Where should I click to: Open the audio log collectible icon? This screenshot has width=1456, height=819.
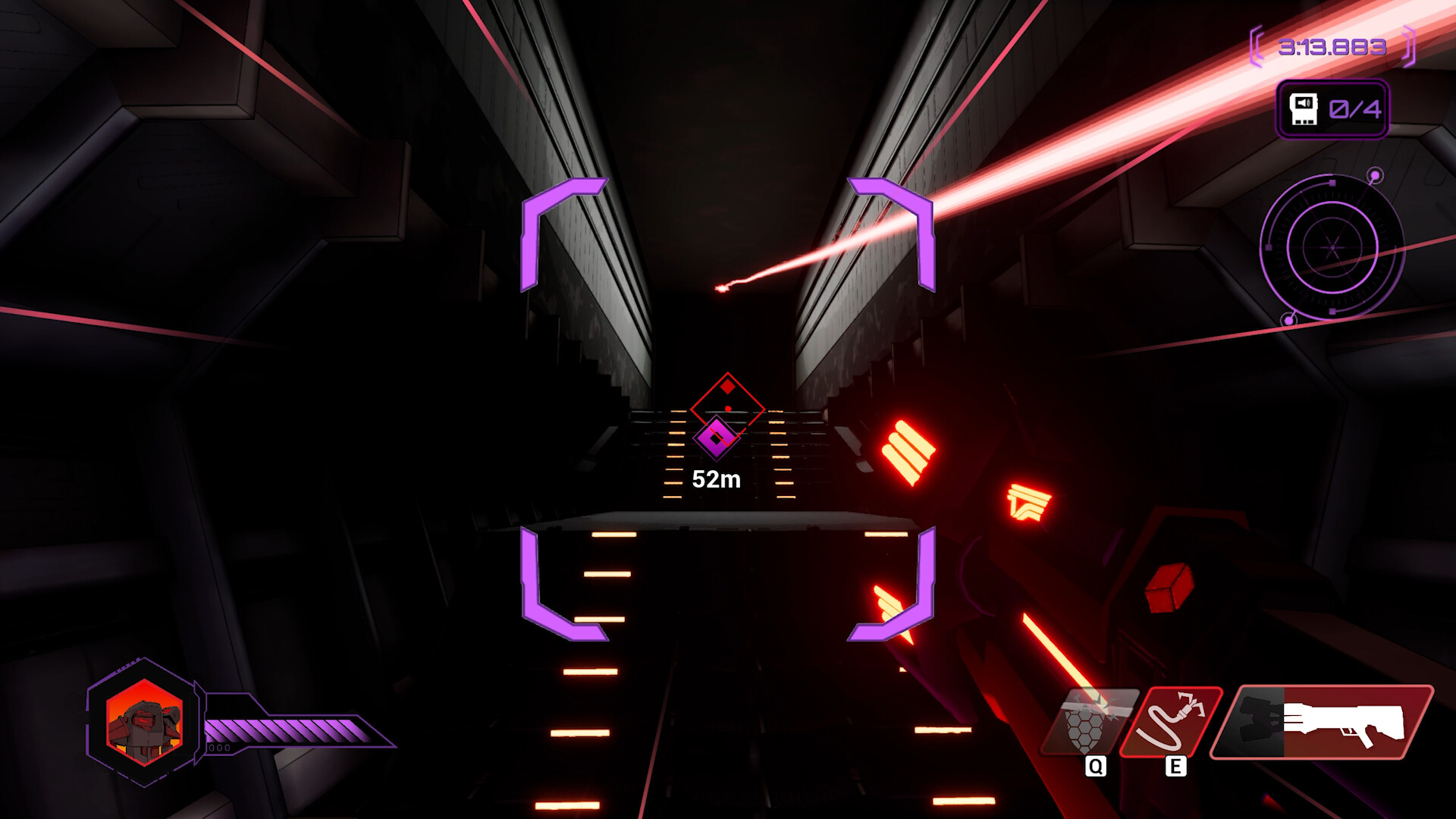[x=1304, y=109]
